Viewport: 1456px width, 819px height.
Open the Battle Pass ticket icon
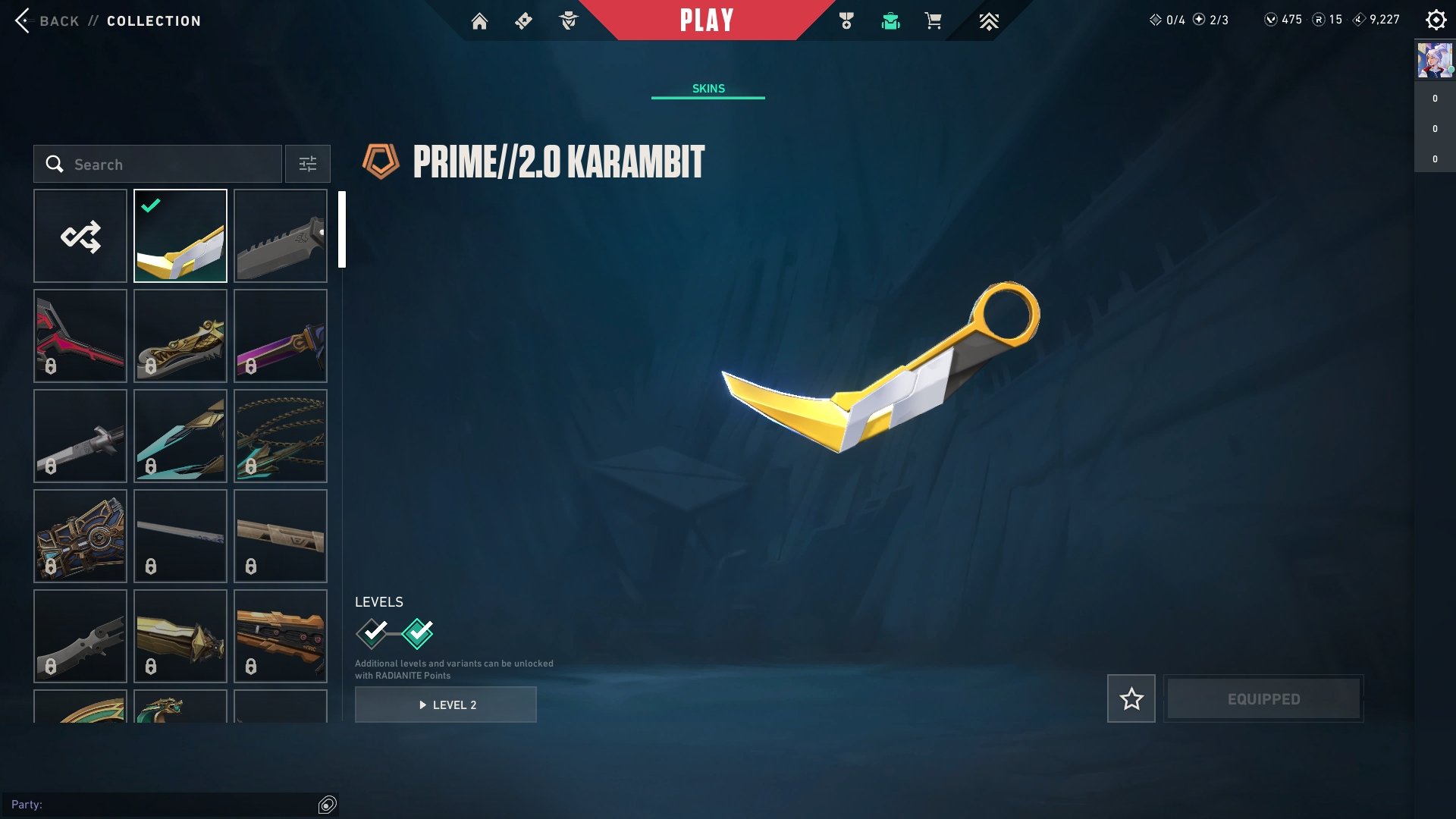point(522,21)
